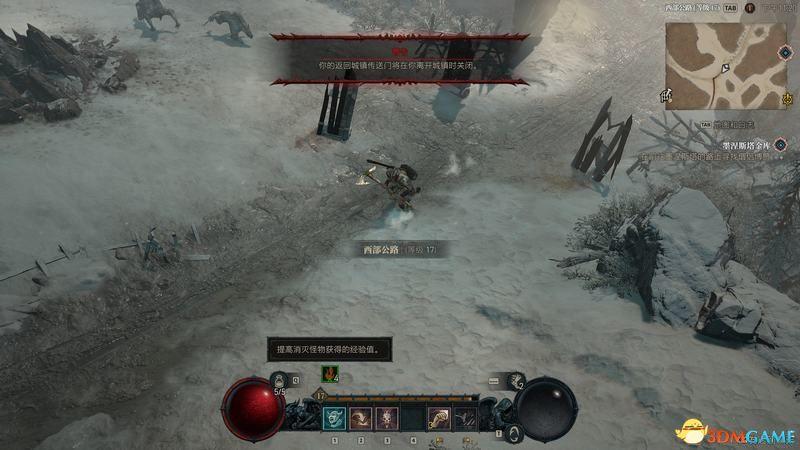This screenshot has height=450, width=800.
Task: Use the healing potion flask icon
Action: [279, 380]
